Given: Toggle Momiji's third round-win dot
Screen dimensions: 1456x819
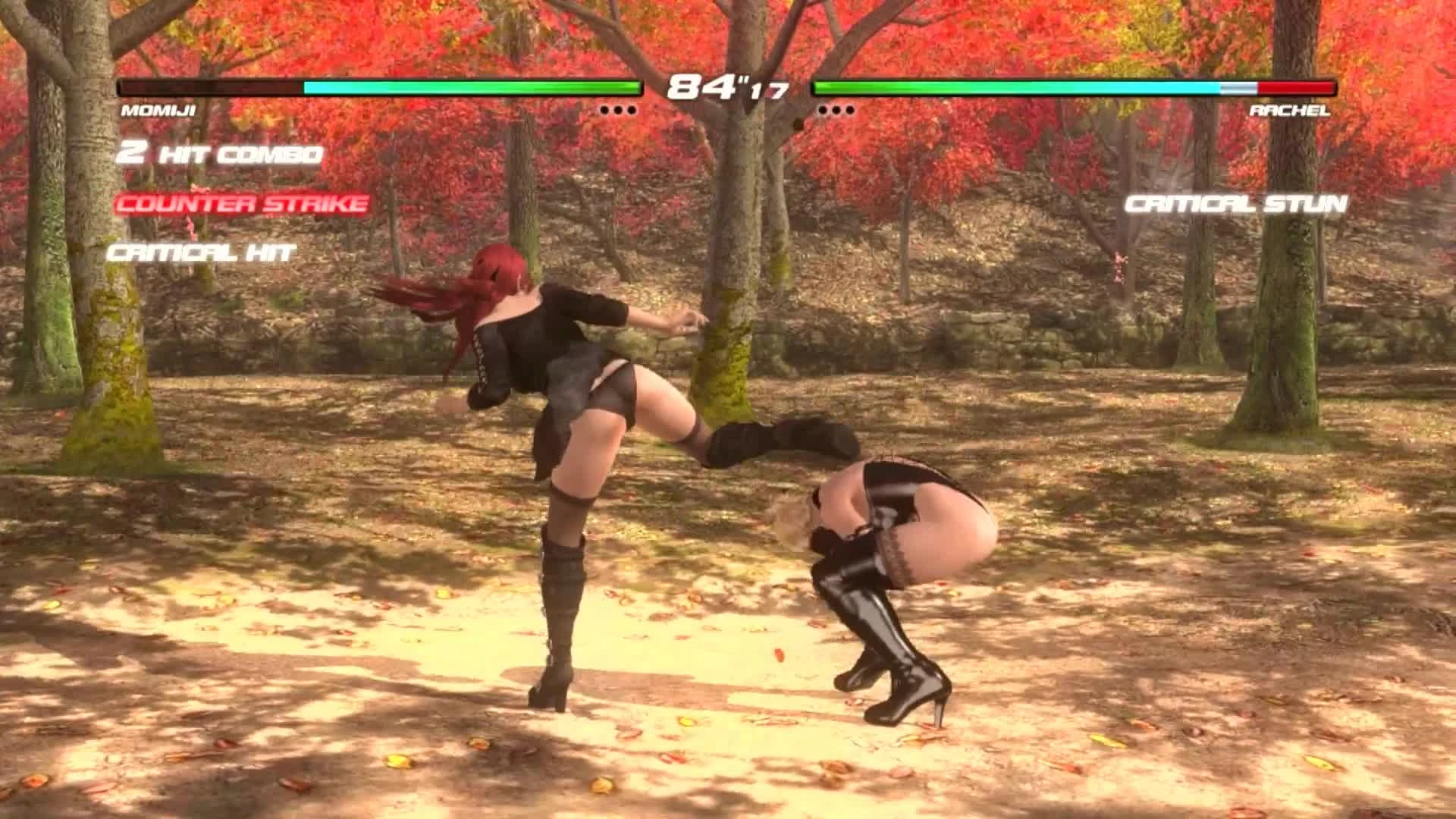Looking at the screenshot, I should pos(633,108).
